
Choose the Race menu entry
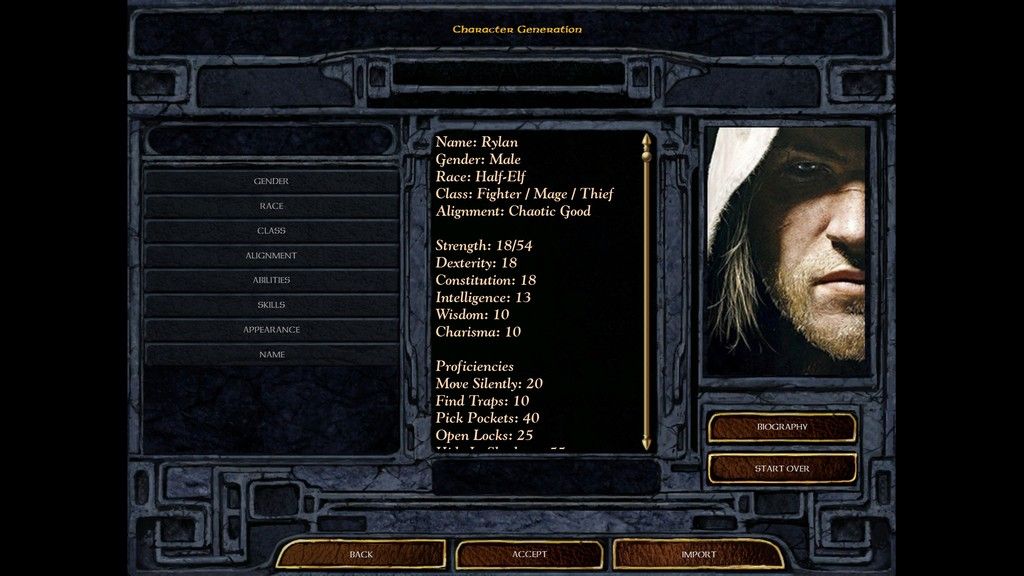(271, 206)
